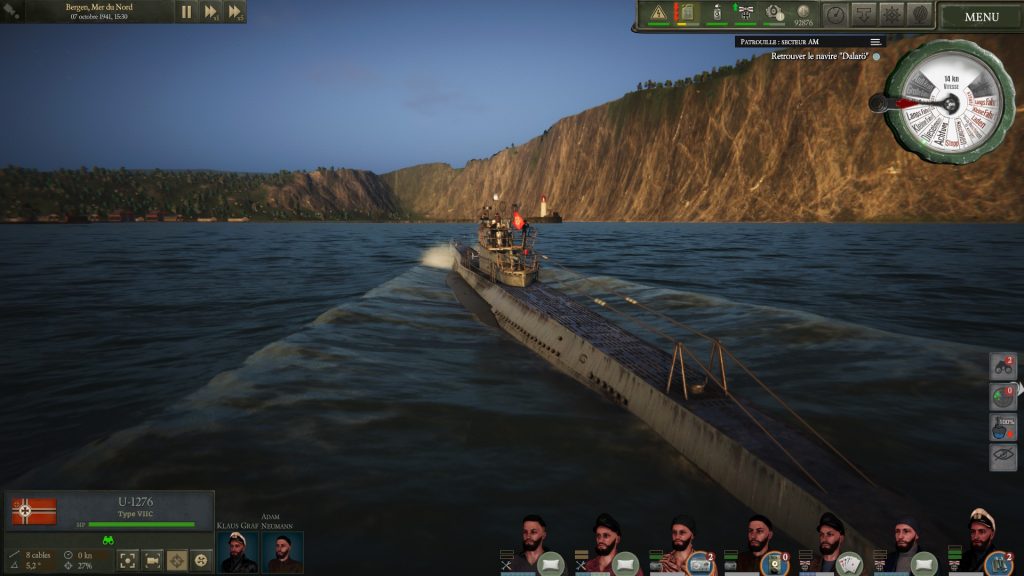
Task: Click the fuel jerrycan status icon
Action: [686, 13]
